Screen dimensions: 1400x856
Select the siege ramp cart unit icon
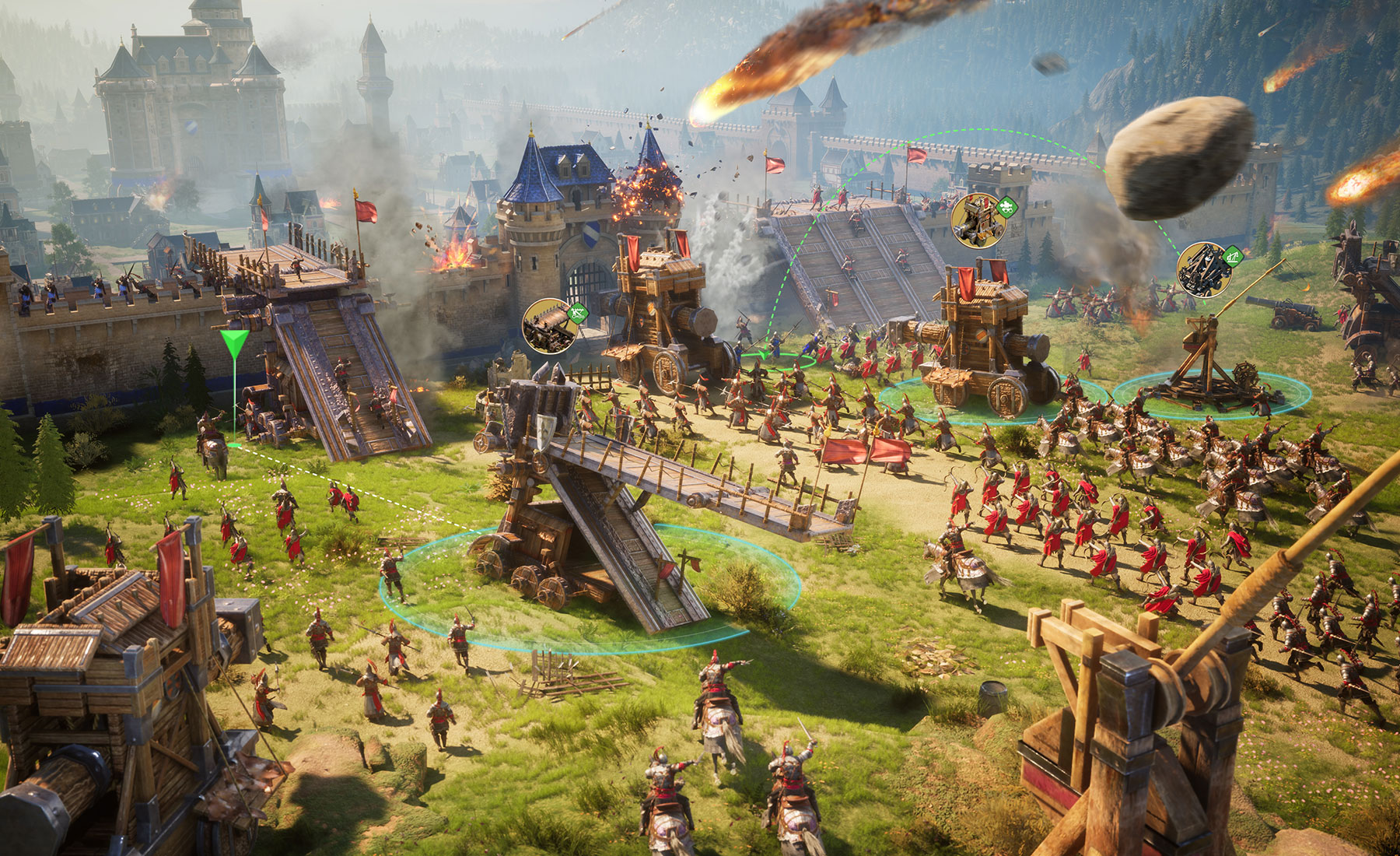(x=551, y=325)
